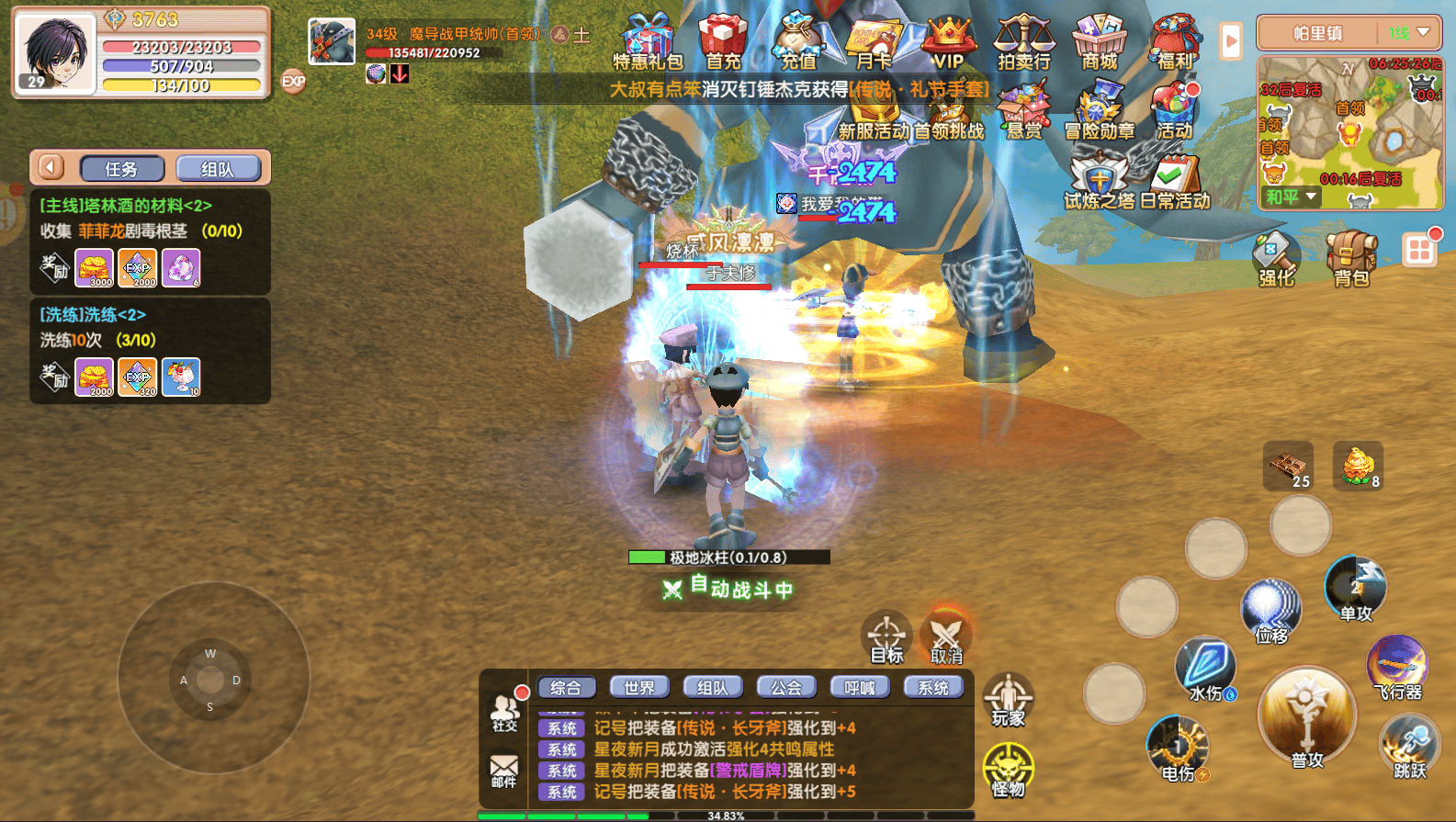
Task: Use the 普攻 basic attack button
Action: 1305,718
